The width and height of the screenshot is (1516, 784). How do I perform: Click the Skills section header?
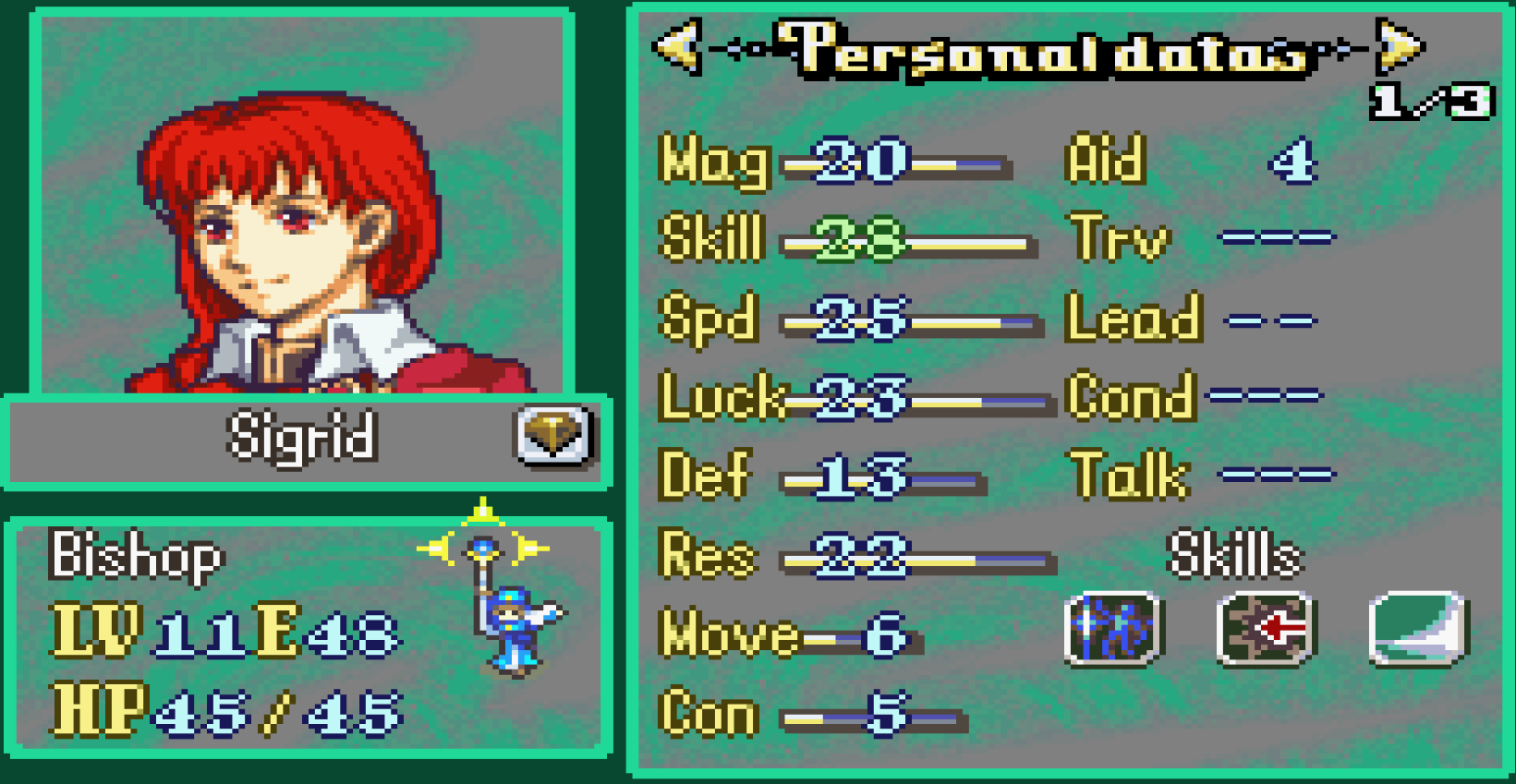click(x=1235, y=555)
